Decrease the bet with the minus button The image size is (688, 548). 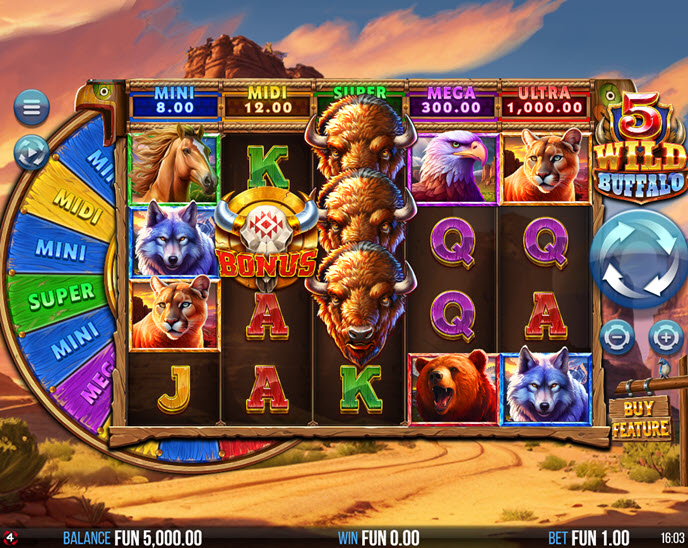[616, 336]
